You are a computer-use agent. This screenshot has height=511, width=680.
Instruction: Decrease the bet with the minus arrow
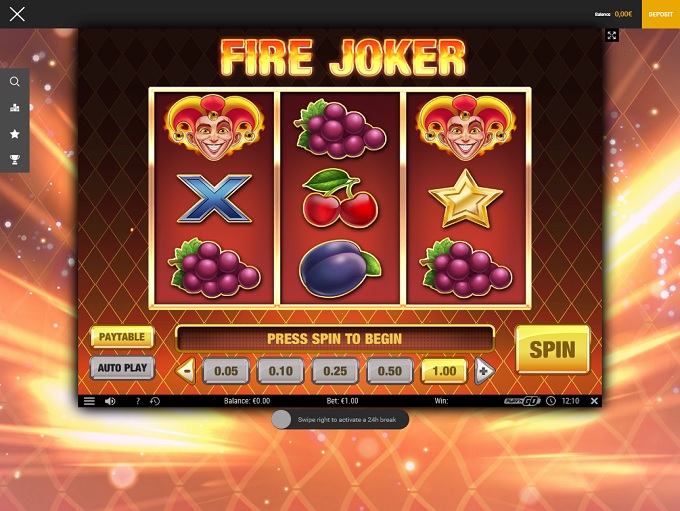click(185, 371)
